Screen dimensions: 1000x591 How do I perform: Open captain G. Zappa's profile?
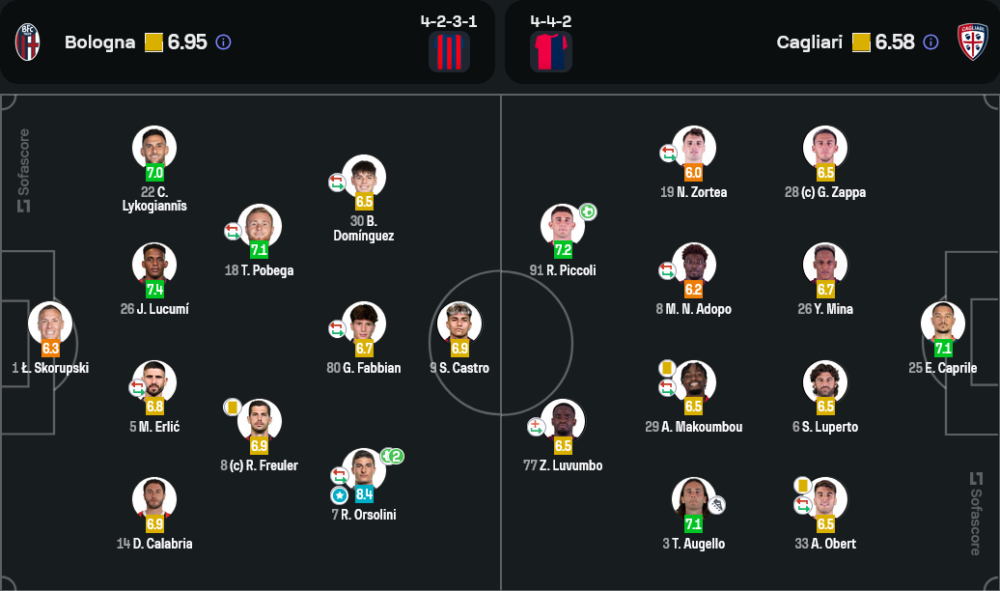(x=825, y=148)
